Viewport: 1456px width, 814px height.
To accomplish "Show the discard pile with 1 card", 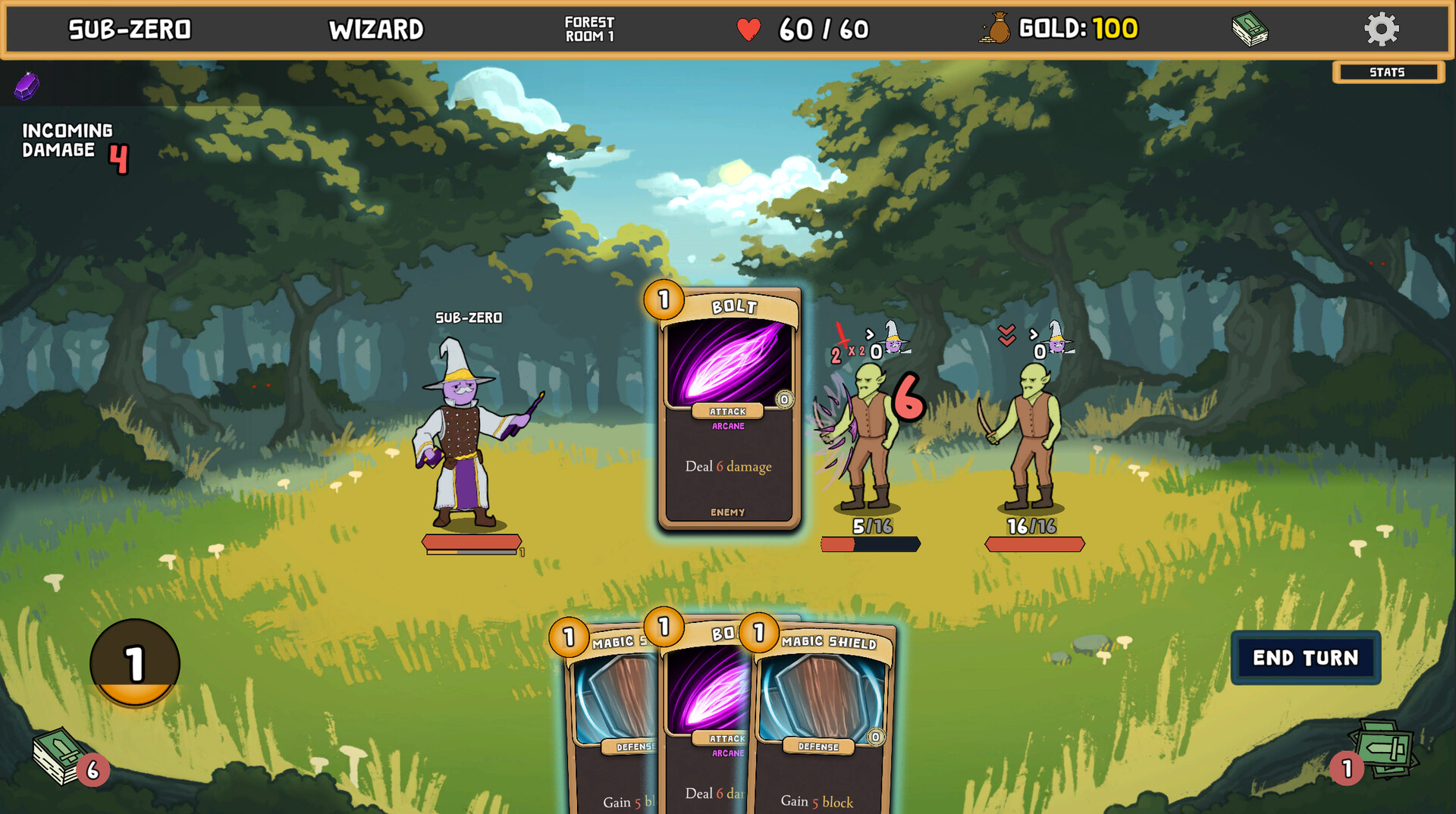I will pos(1384,750).
